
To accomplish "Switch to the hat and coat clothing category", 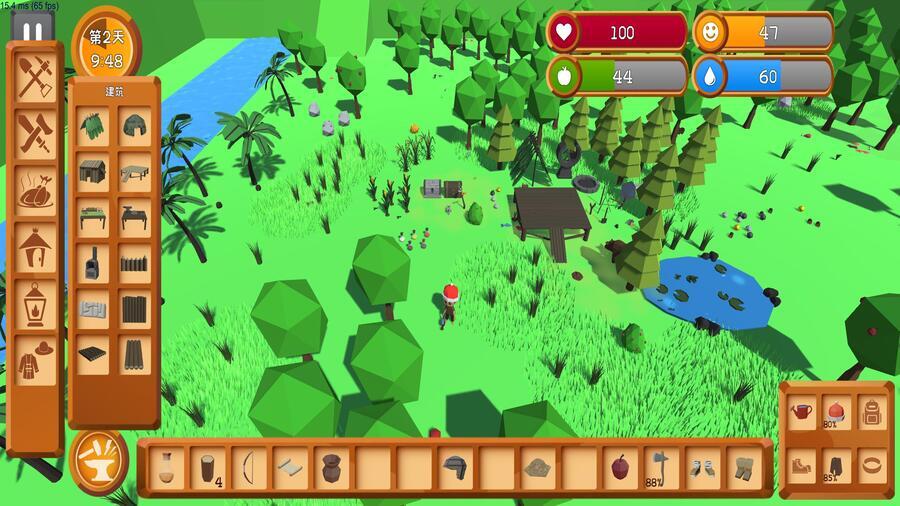I will pos(35,357).
